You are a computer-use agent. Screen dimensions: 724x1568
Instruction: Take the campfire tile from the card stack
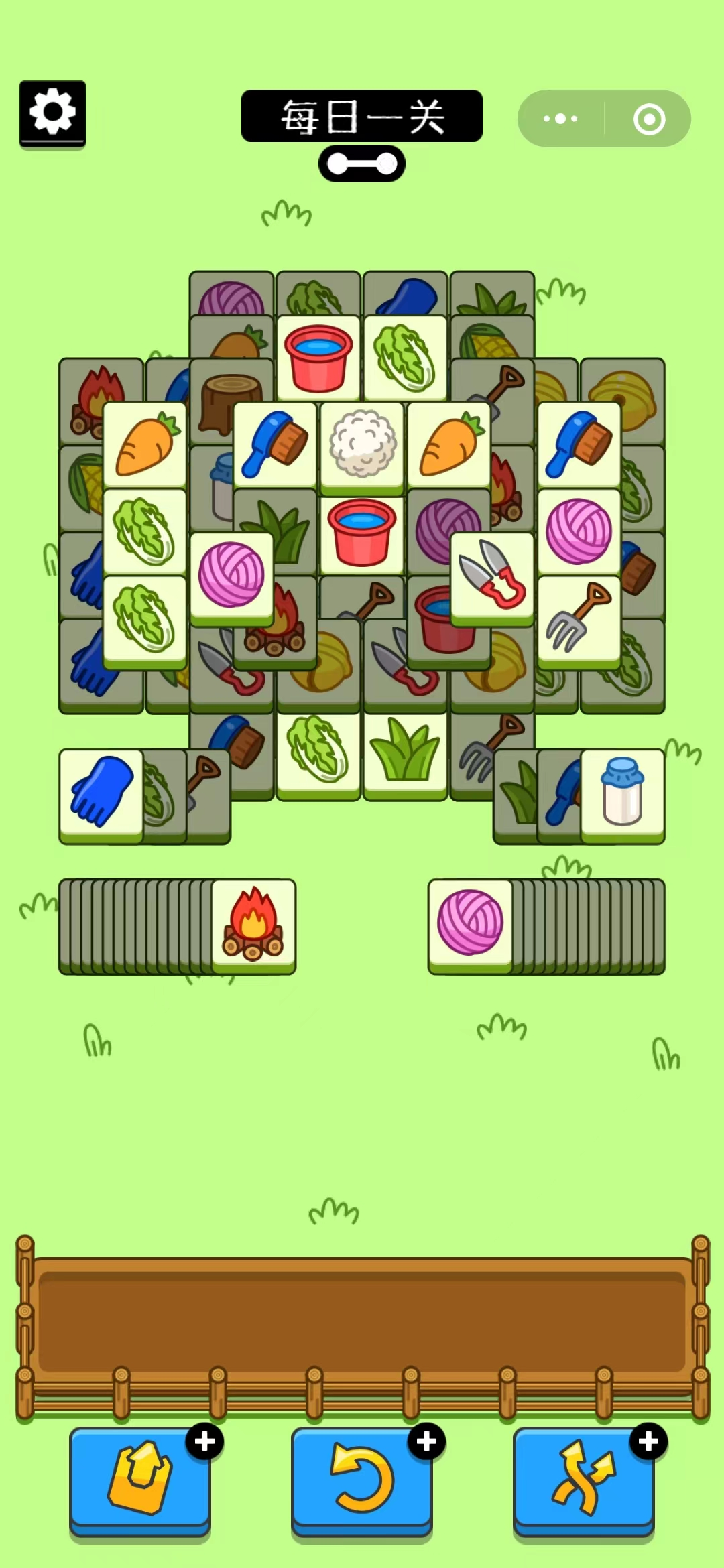tap(253, 923)
